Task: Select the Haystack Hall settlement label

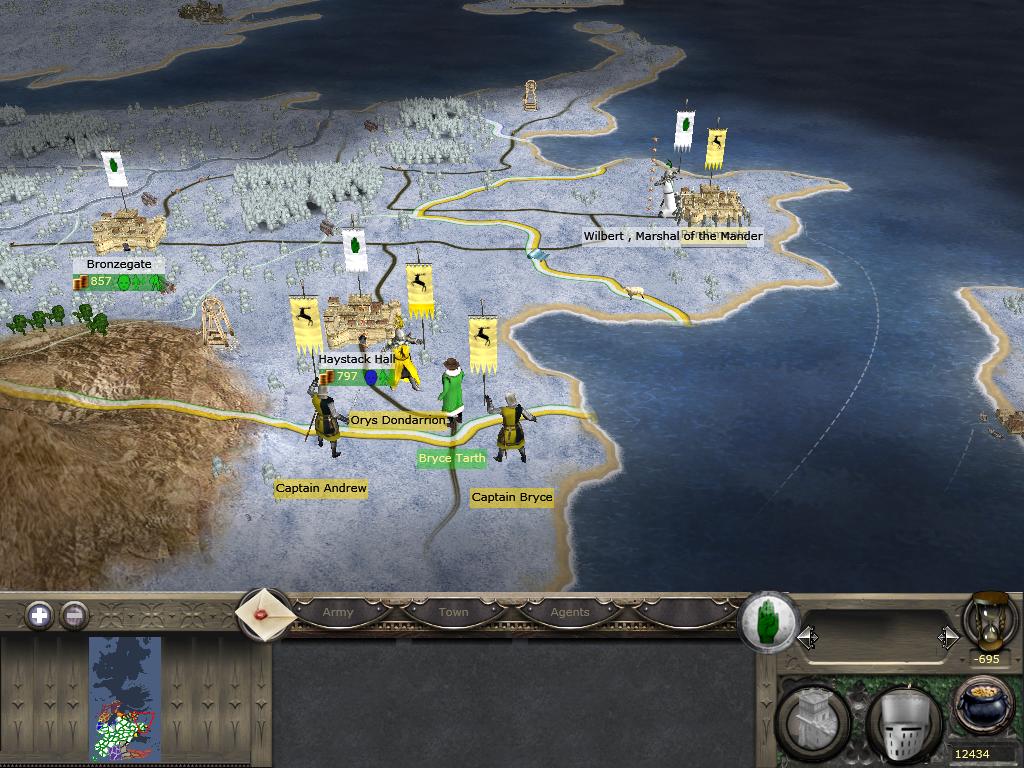Action: (355, 359)
